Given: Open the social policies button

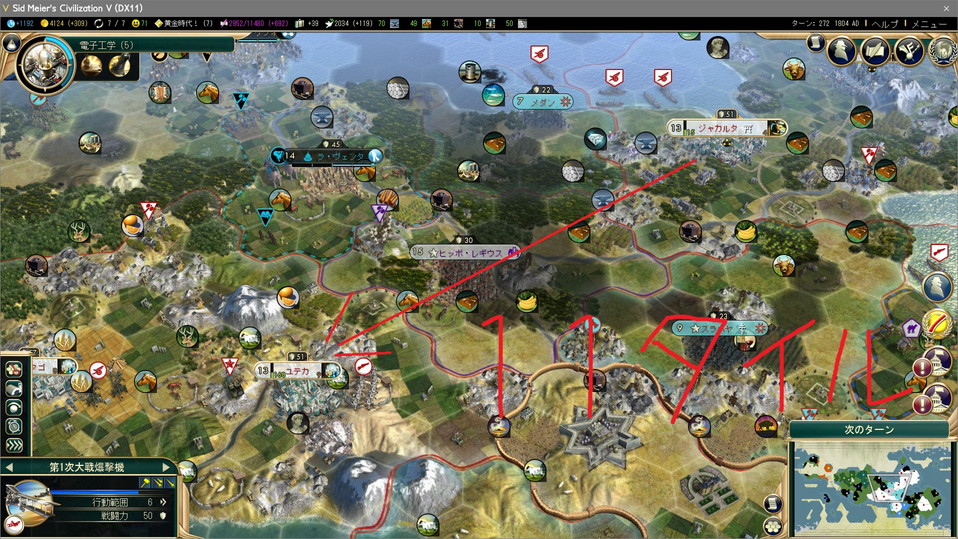Looking at the screenshot, I should click(875, 50).
